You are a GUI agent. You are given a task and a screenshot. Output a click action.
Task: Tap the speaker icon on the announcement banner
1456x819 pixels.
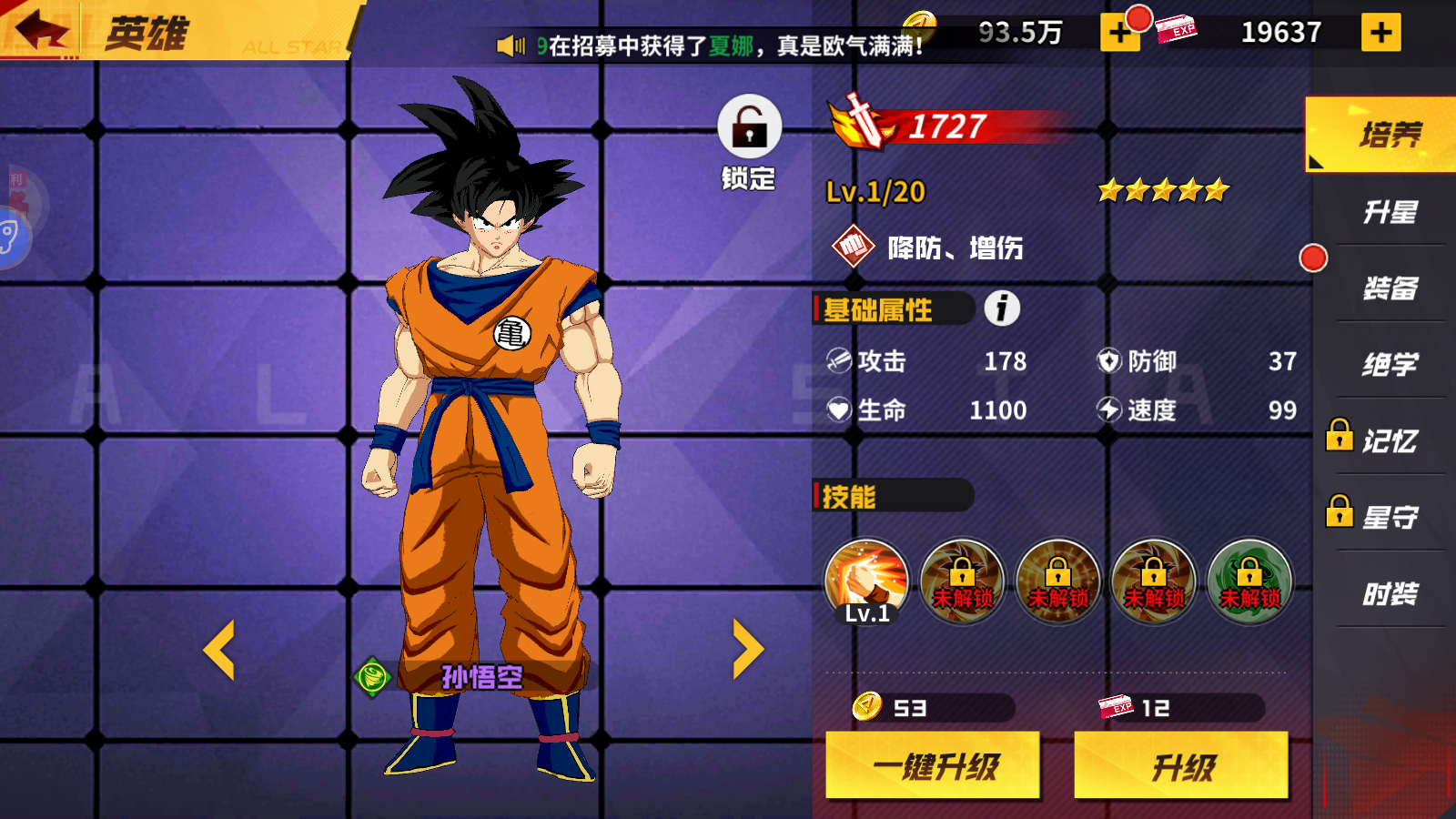512,44
